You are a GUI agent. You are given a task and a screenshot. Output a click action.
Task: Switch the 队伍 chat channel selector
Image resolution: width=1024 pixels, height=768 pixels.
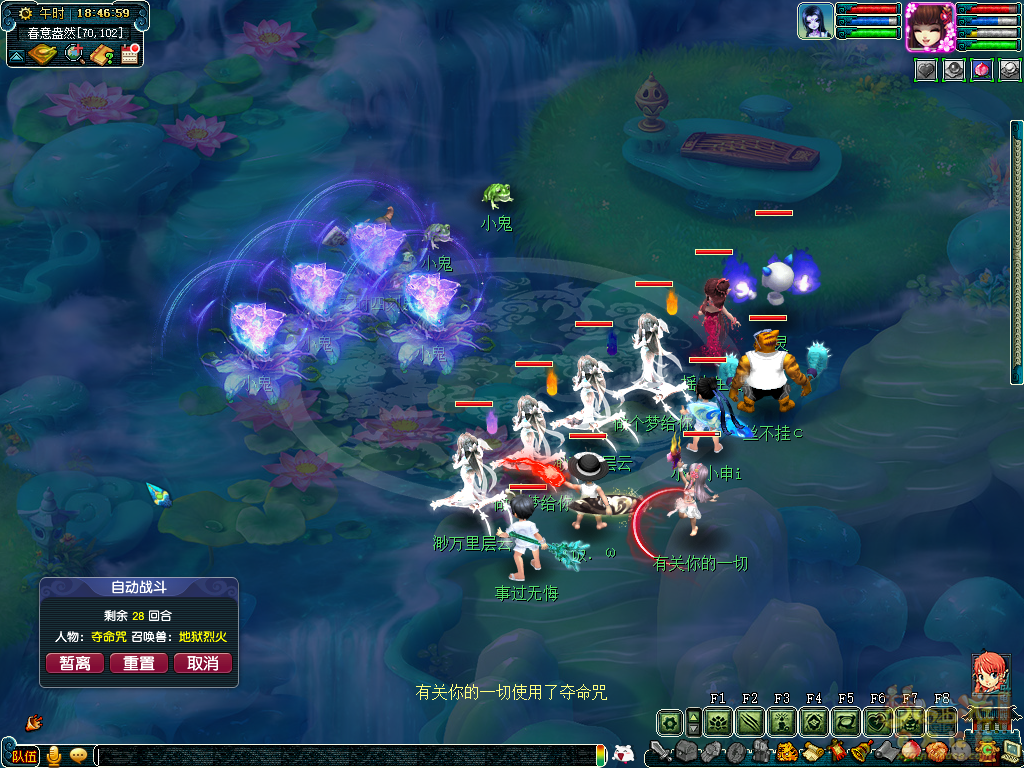pos(24,756)
